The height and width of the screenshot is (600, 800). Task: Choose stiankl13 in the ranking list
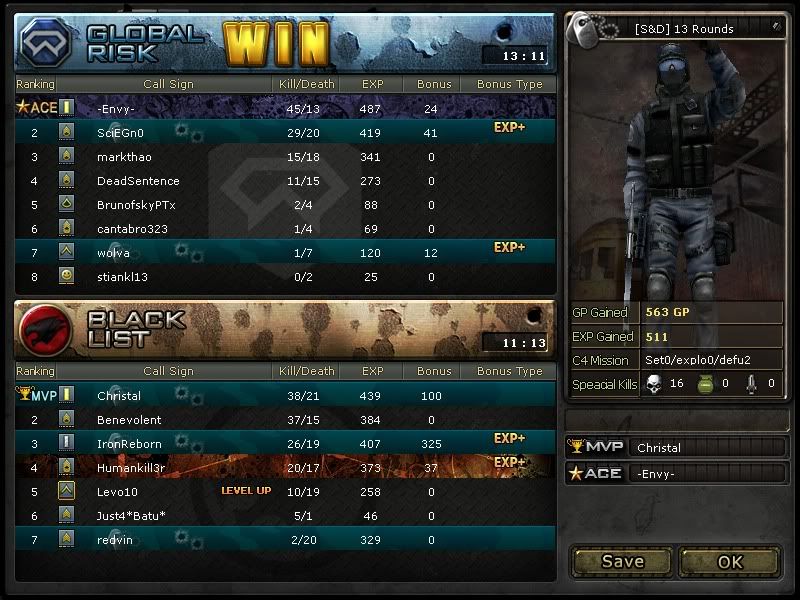pyautogui.click(x=285, y=277)
